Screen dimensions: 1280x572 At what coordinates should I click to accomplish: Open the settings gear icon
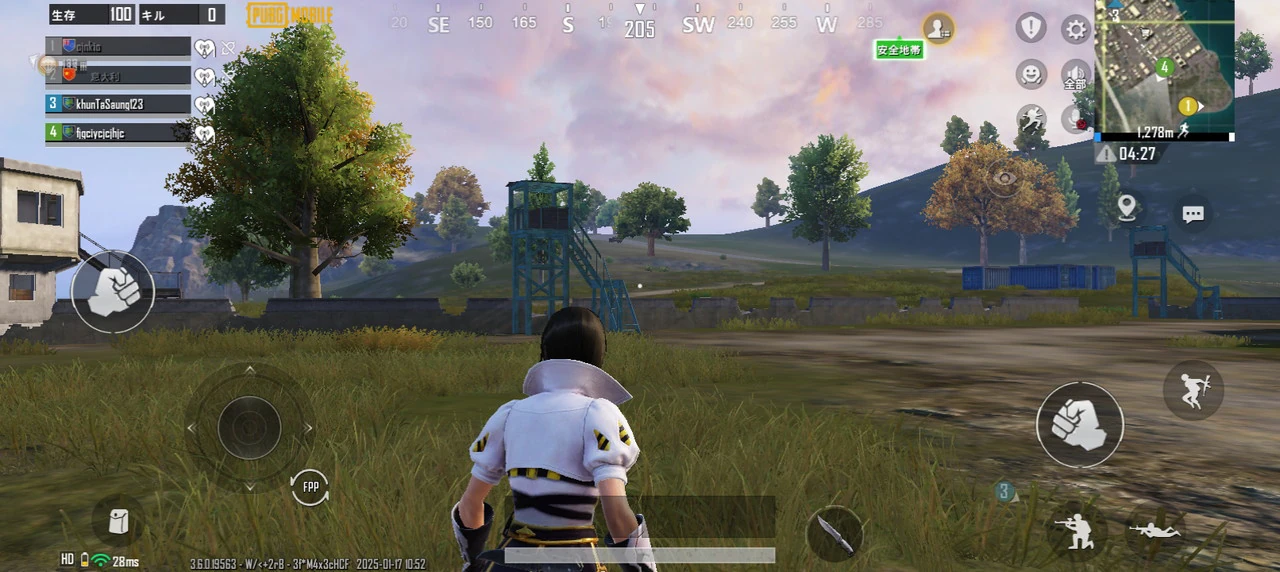coord(1076,29)
